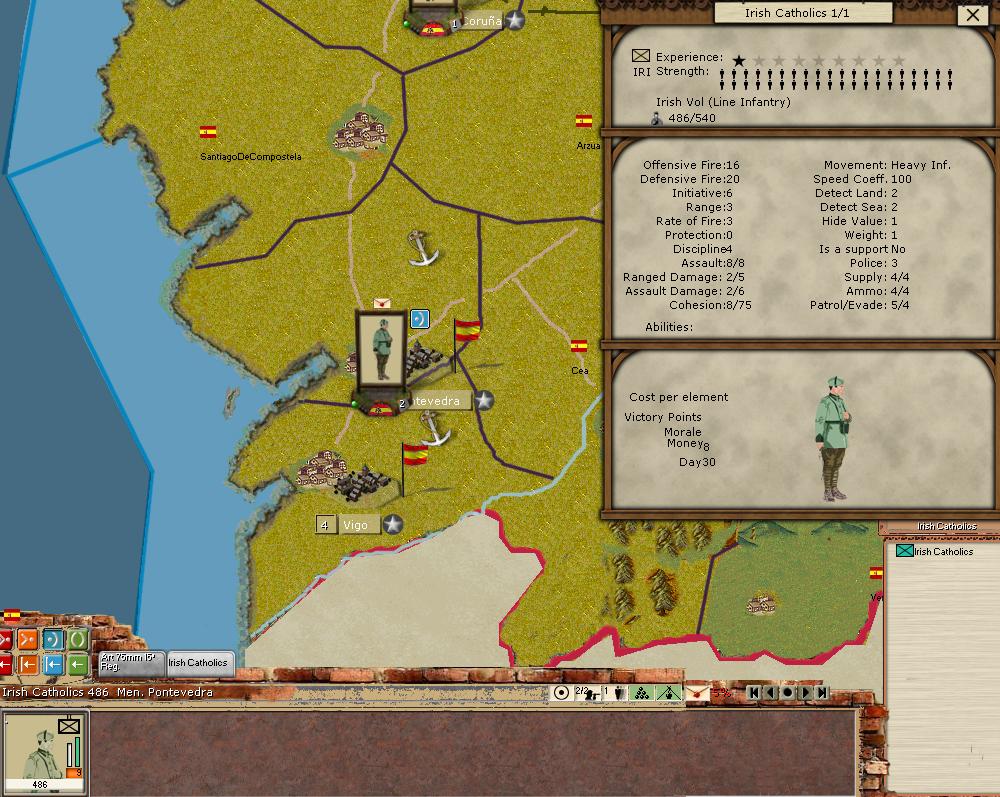
Task: Close the Irish Catholics detail panel
Action: pyautogui.click(x=972, y=15)
